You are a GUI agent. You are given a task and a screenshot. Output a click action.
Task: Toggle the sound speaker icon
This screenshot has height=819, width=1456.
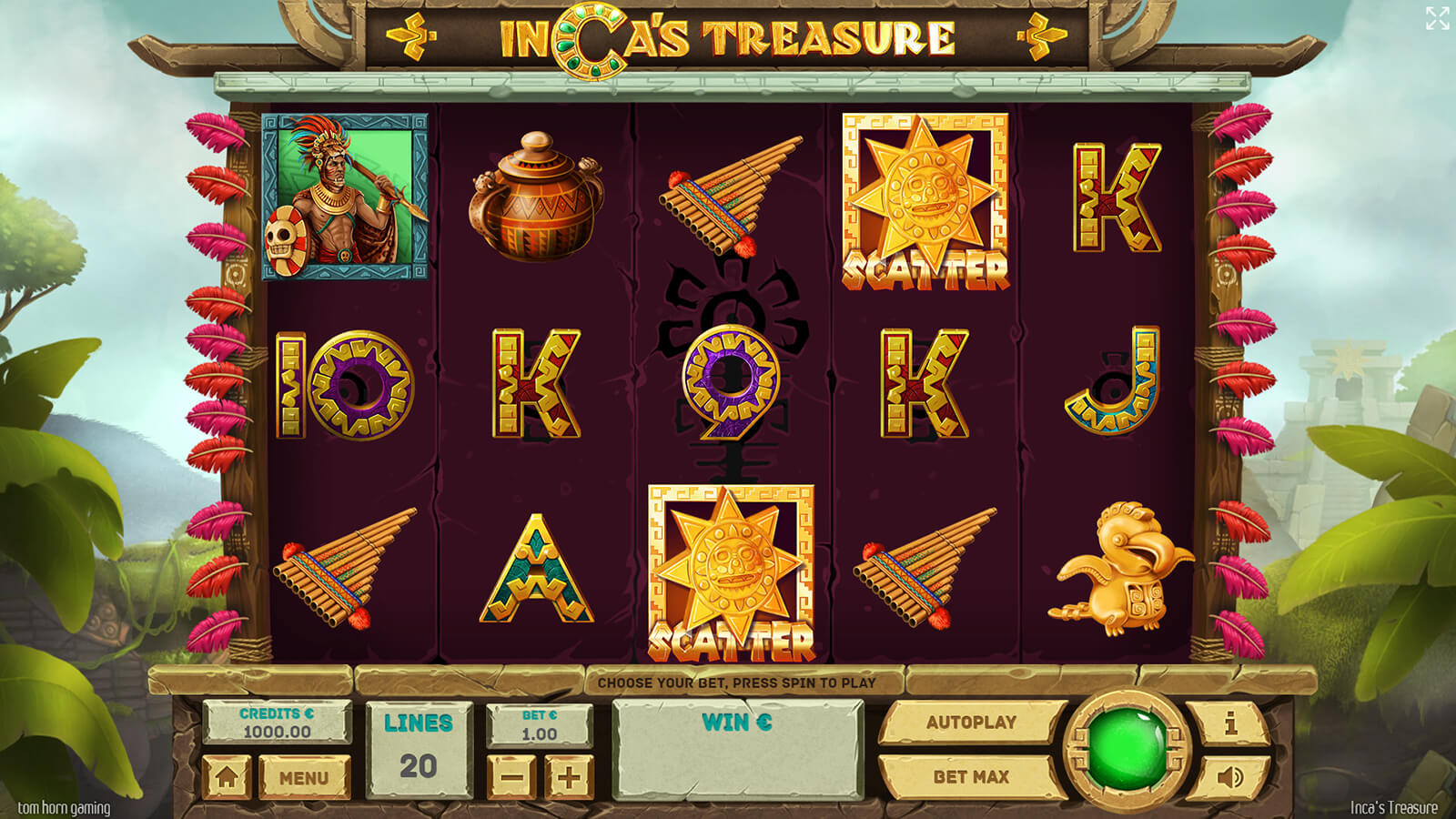[x=1230, y=777]
